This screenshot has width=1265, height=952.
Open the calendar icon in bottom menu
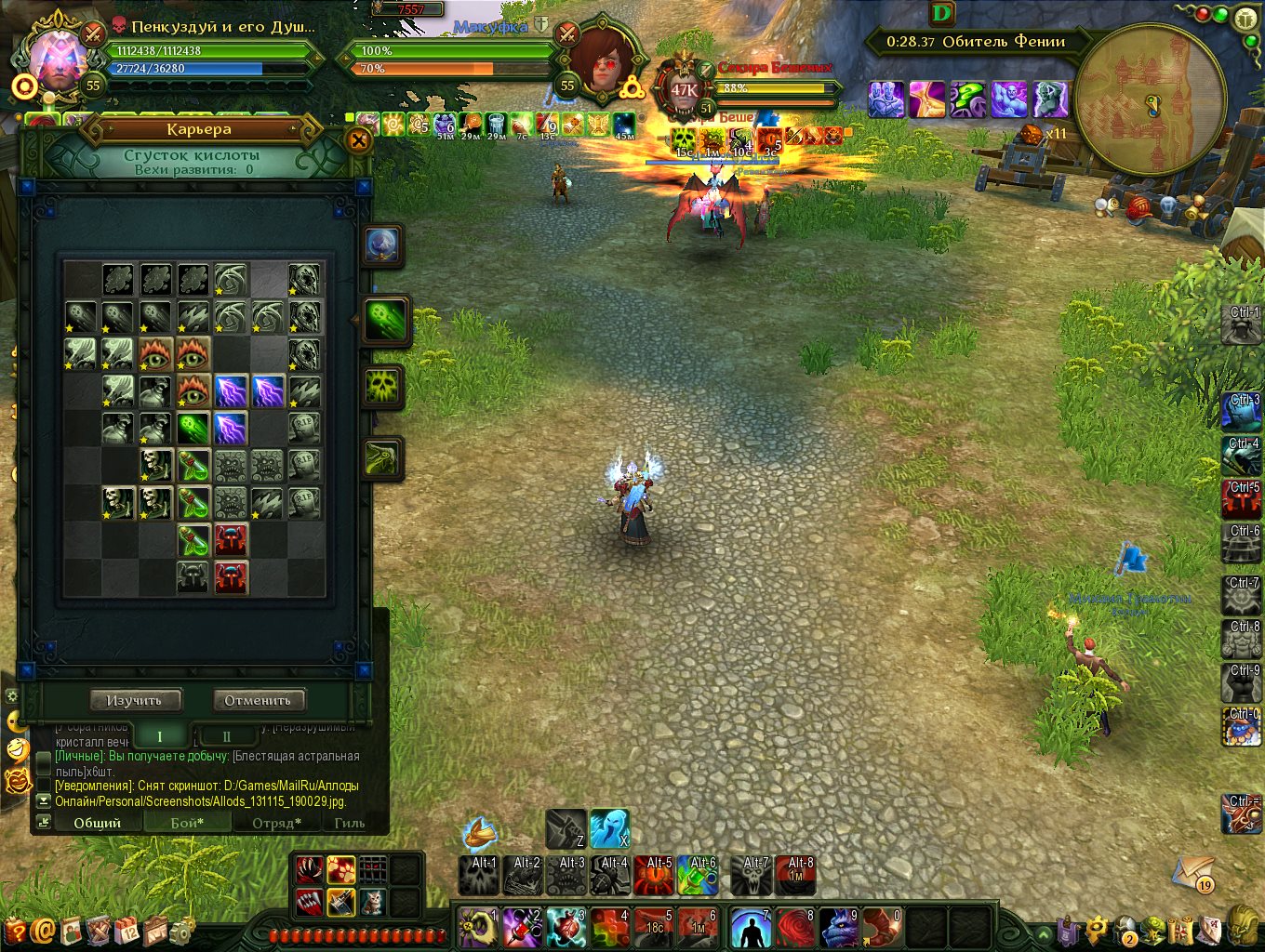[x=127, y=929]
